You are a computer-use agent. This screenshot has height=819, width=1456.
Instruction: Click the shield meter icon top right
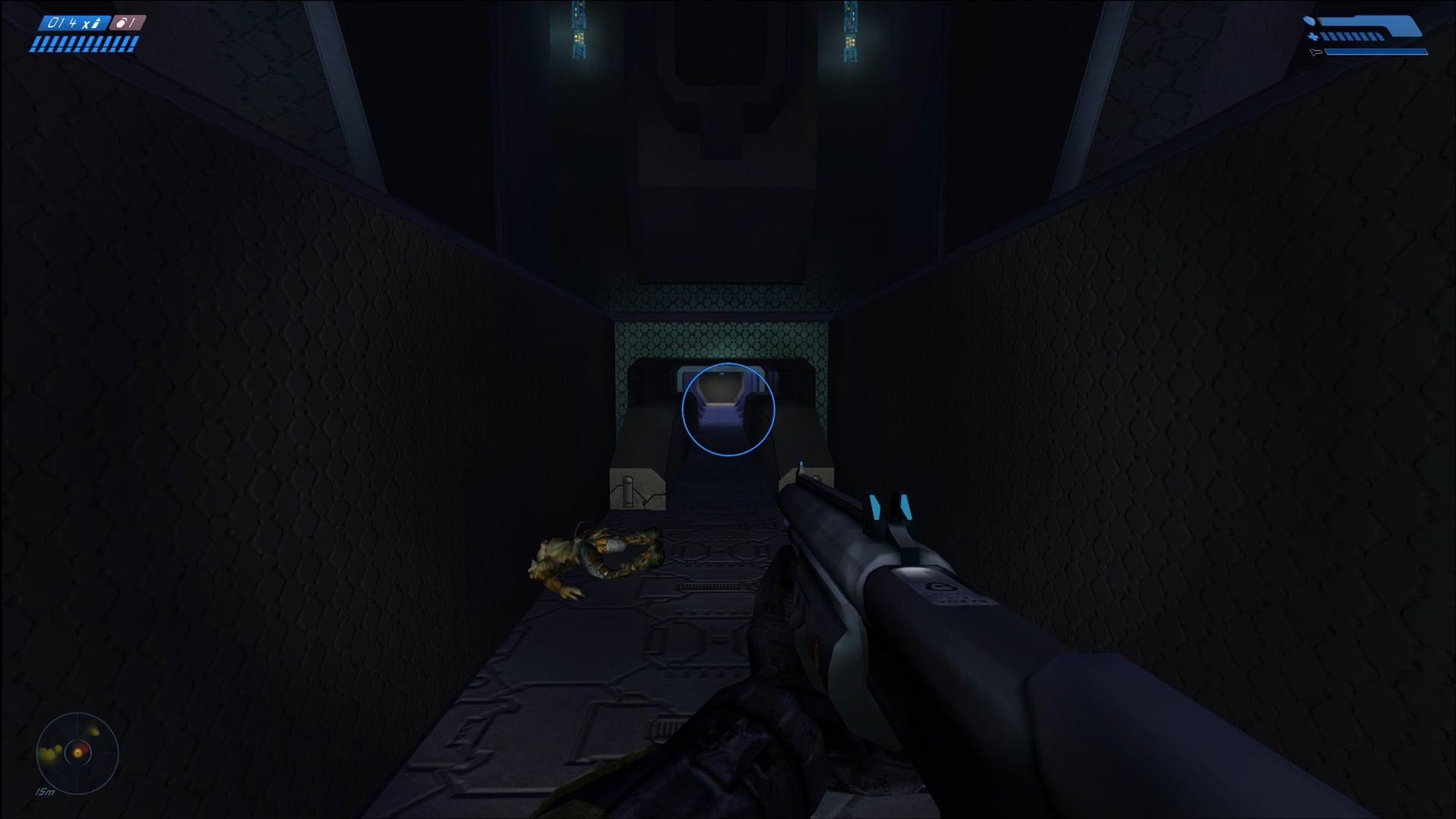(1309, 20)
